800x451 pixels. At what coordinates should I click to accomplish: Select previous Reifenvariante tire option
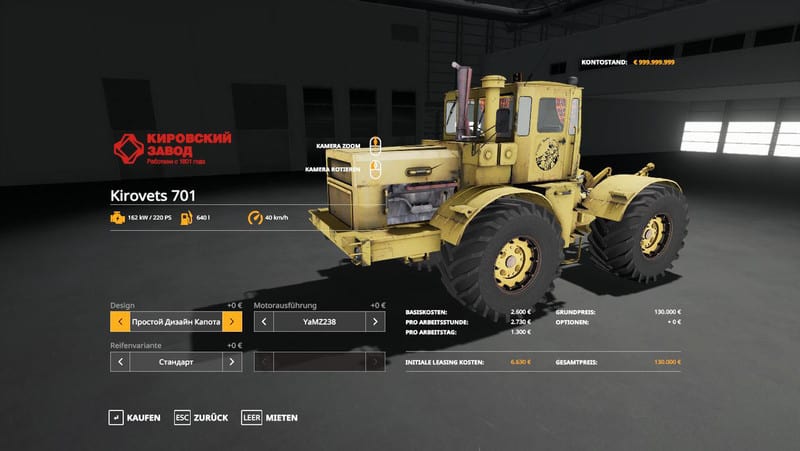(120, 362)
